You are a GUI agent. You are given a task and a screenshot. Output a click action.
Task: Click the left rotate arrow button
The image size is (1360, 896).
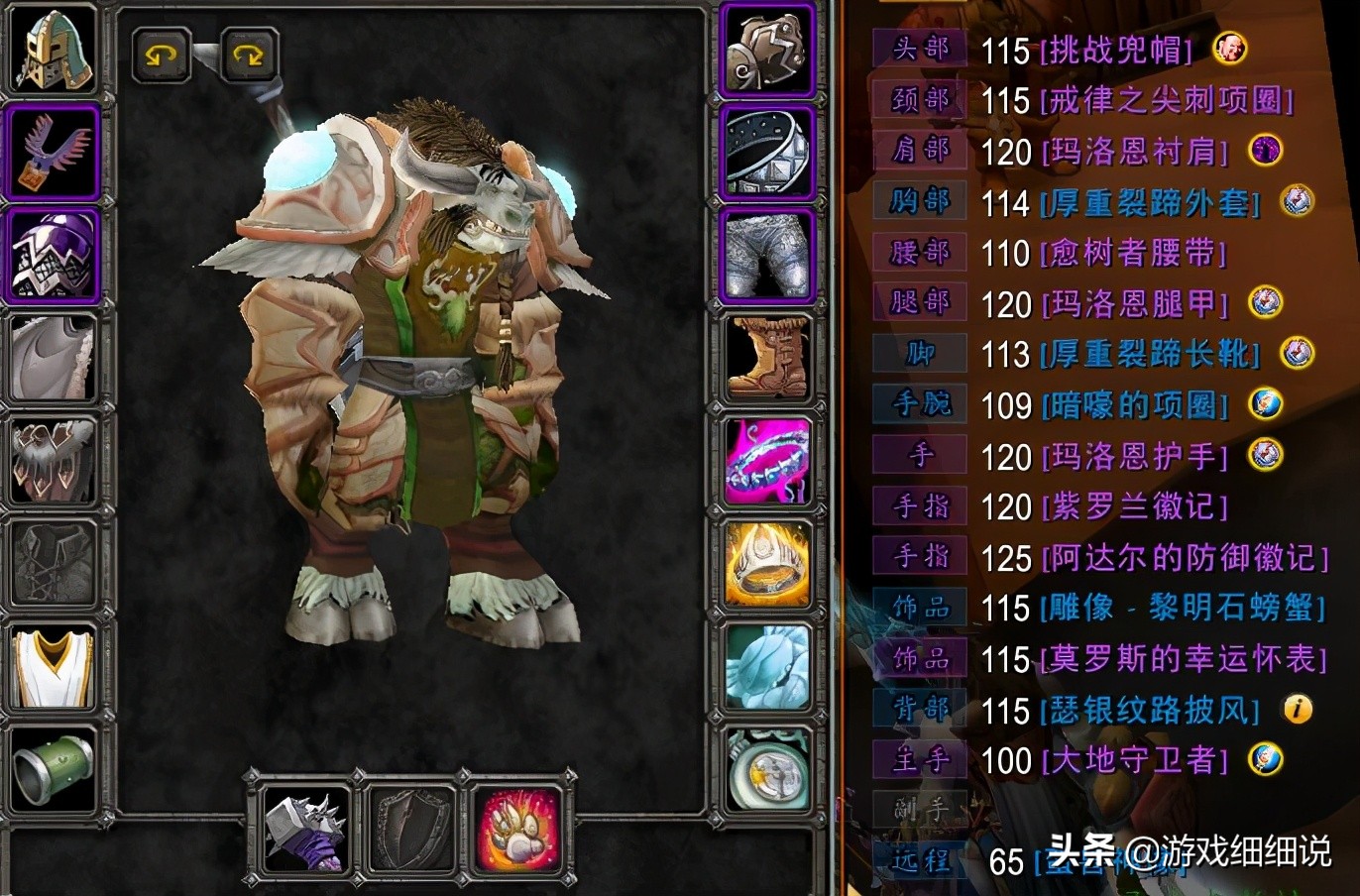pyautogui.click(x=162, y=56)
